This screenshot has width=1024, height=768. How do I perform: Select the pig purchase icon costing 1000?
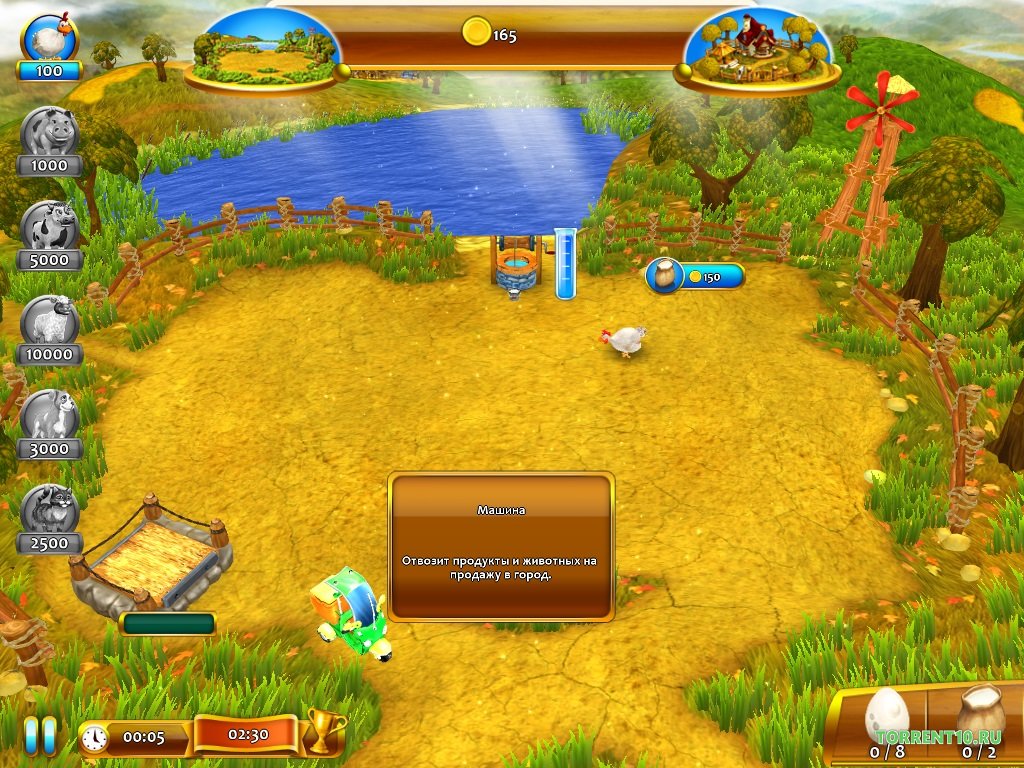[49, 133]
